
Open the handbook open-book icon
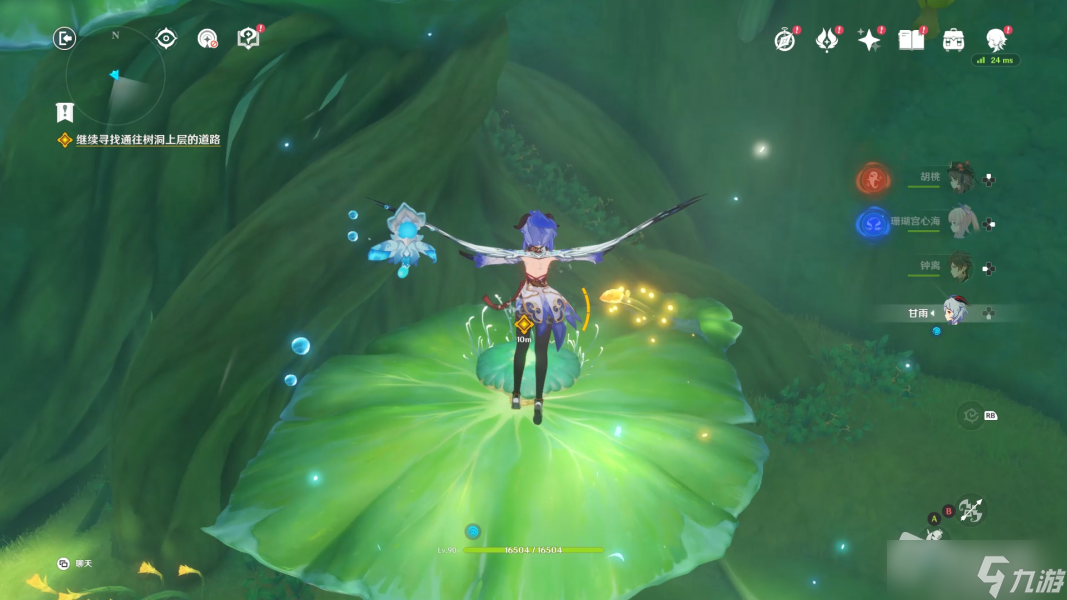[x=911, y=40]
